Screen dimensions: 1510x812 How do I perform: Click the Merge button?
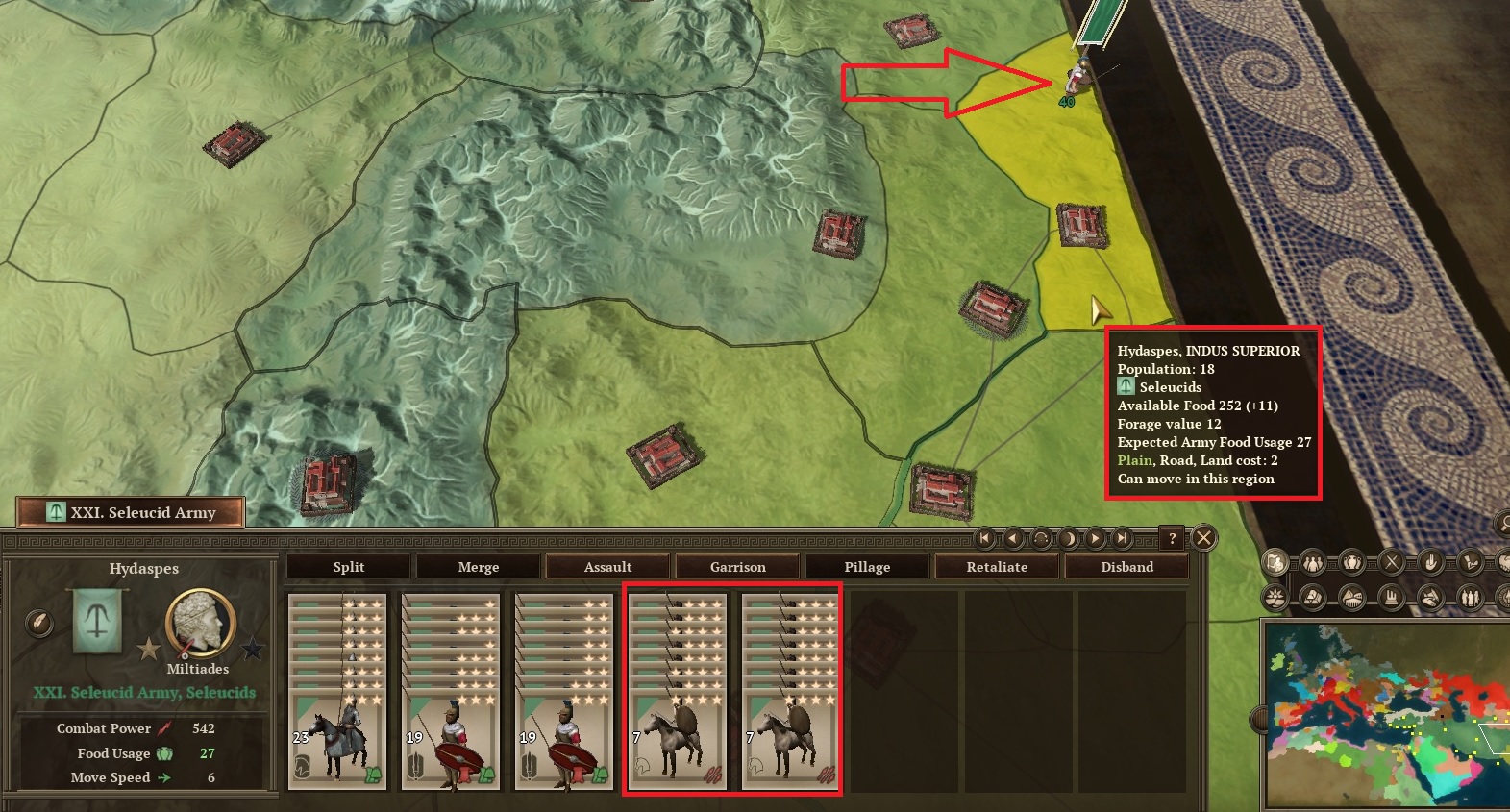pos(477,566)
